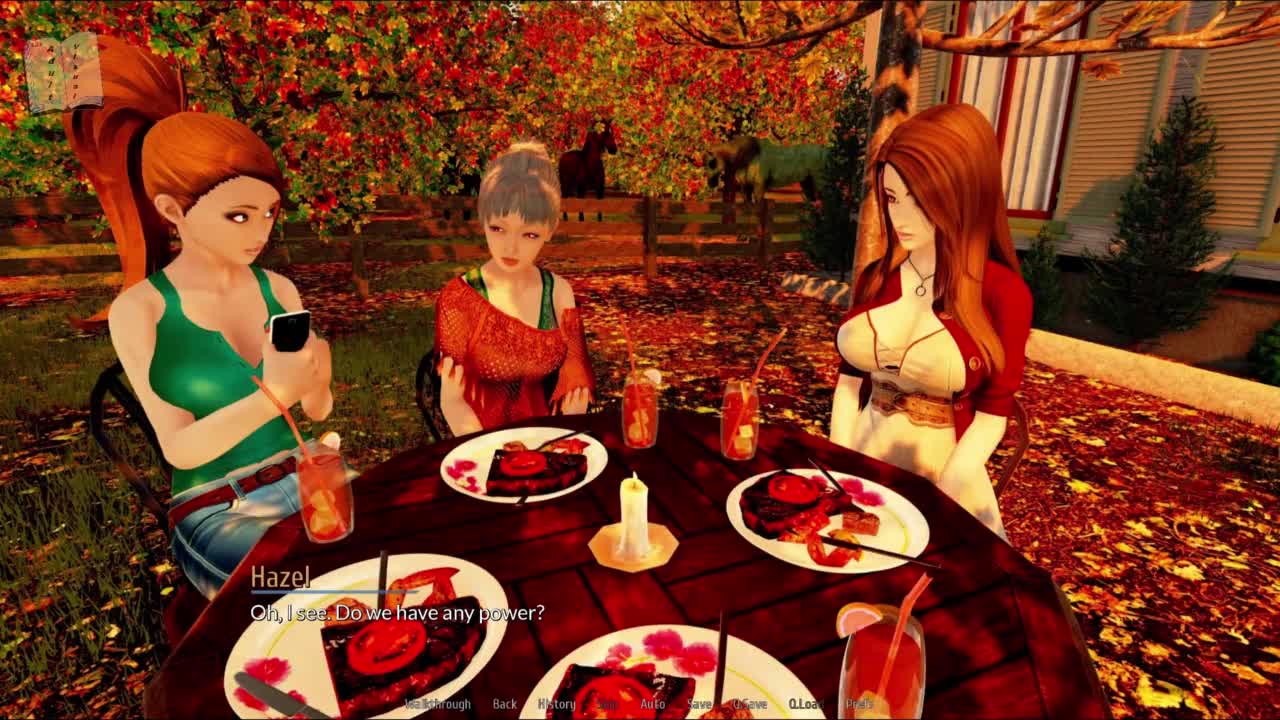This screenshot has height=720, width=1280.
Task: Go Back to the previous dialogue line
Action: pyautogui.click(x=504, y=704)
